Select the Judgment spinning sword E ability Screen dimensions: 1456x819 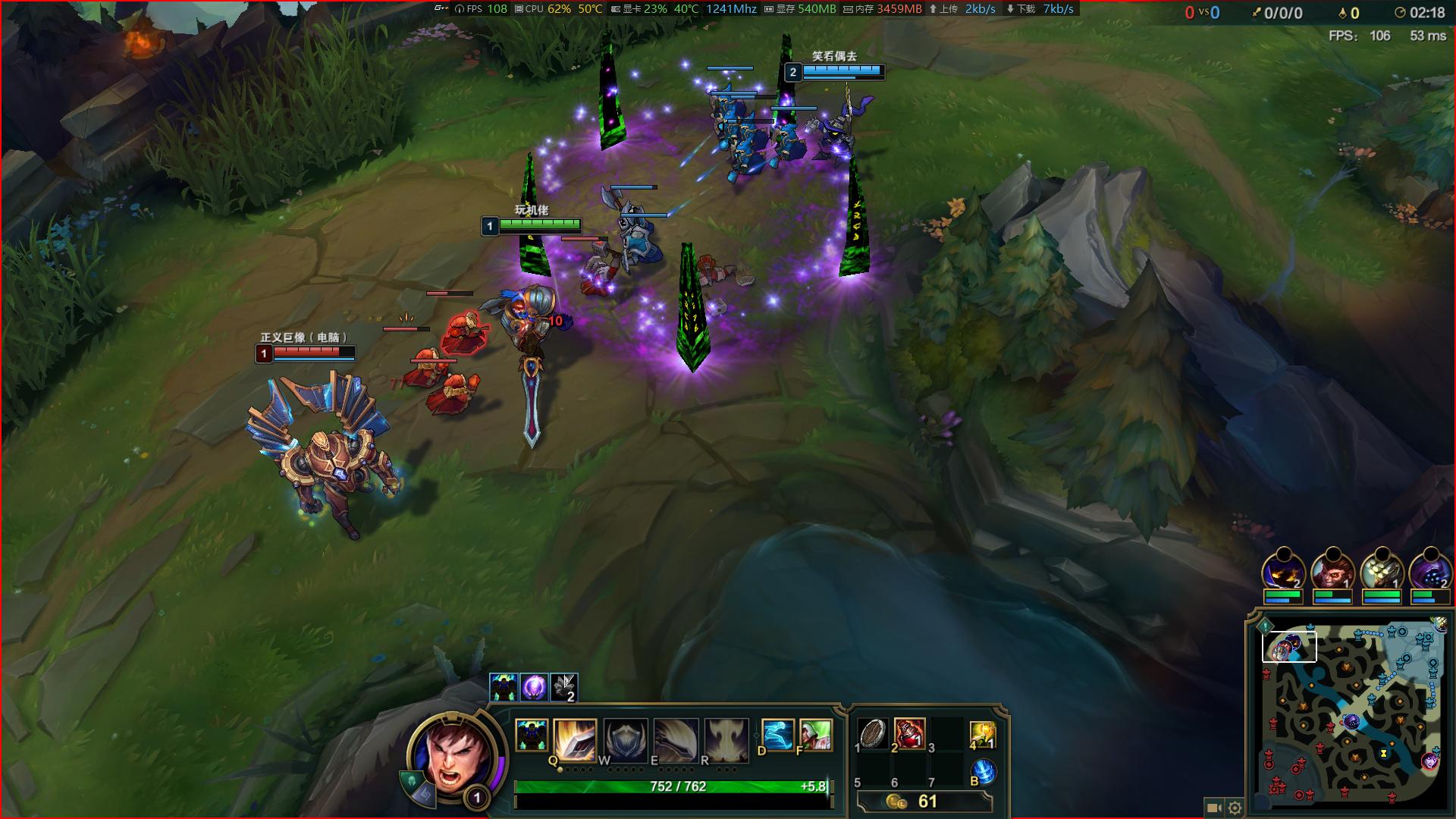(676, 739)
